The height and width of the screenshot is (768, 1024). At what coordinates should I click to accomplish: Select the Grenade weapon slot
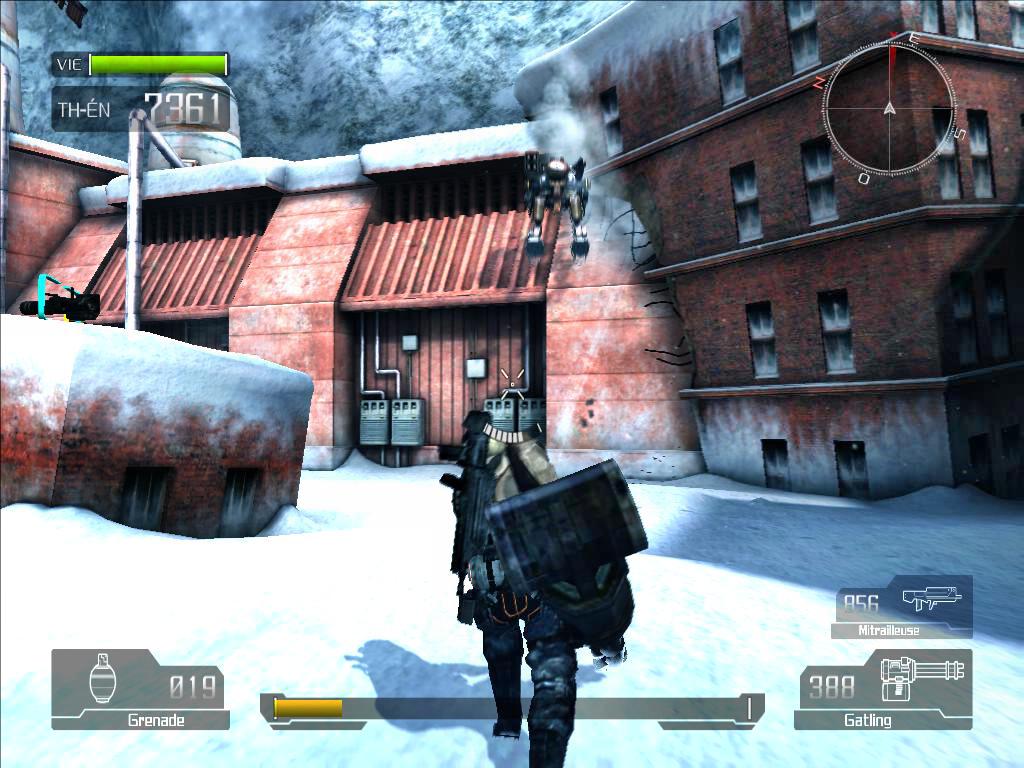(140, 688)
